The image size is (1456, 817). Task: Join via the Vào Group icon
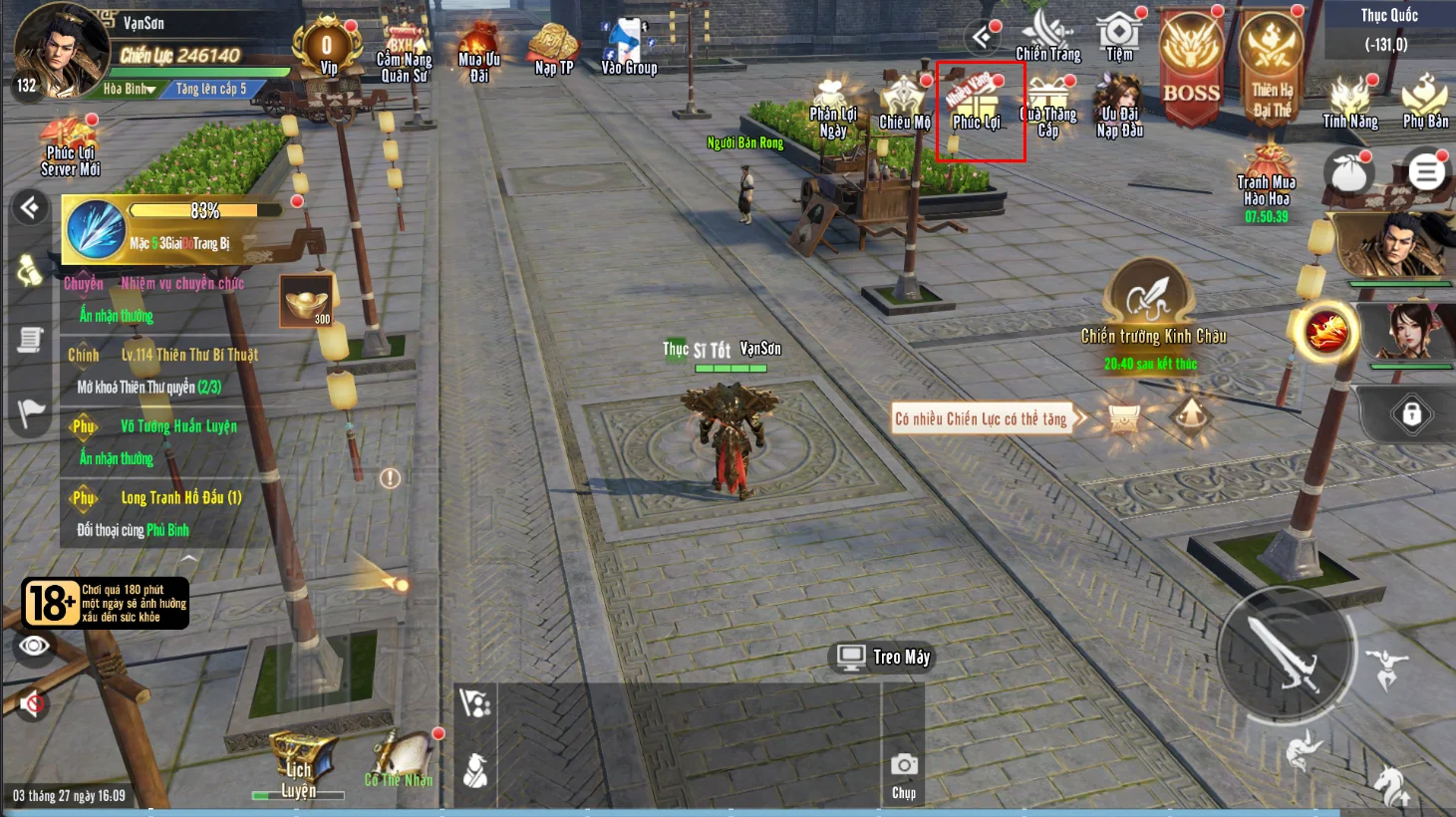click(x=628, y=48)
